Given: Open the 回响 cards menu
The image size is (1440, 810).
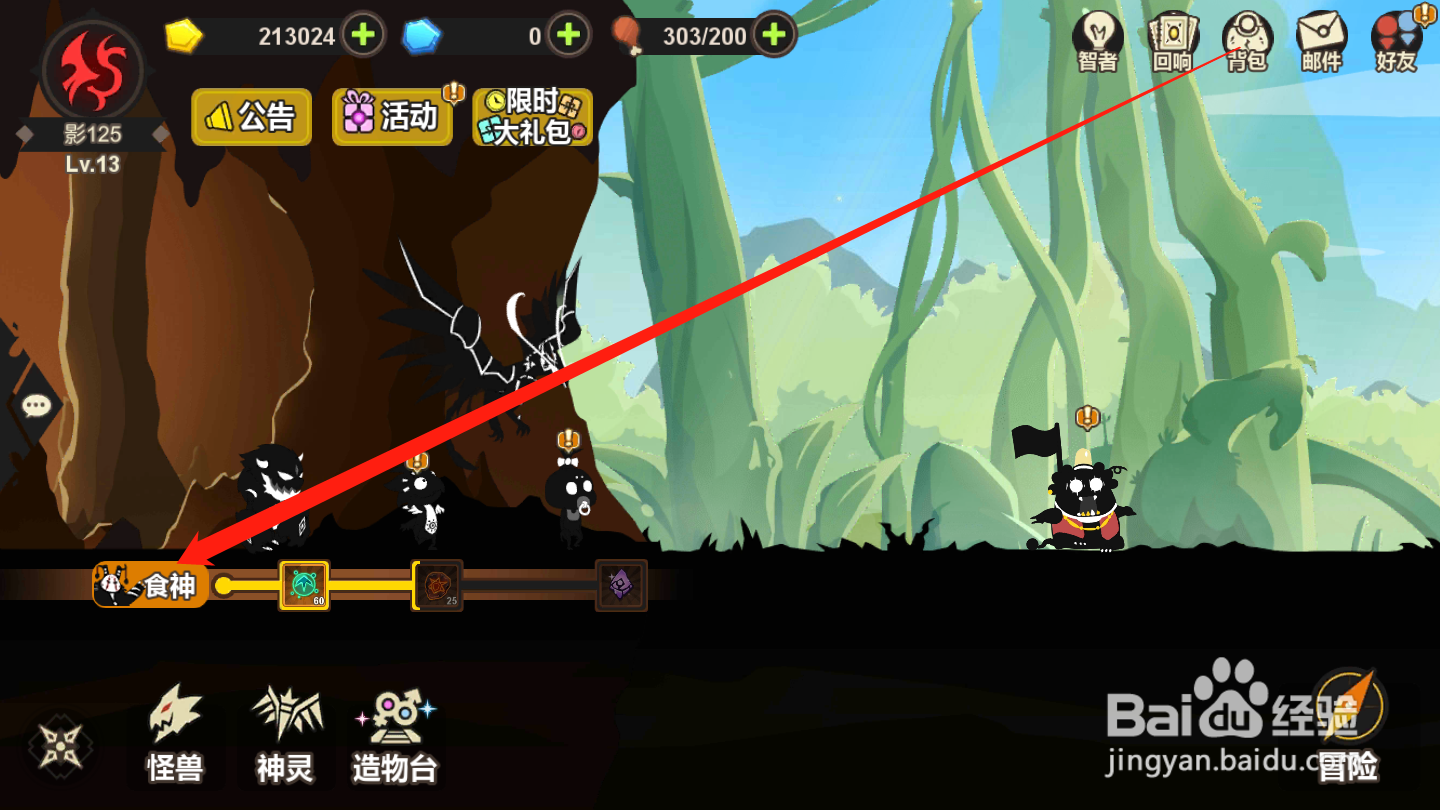Looking at the screenshot, I should pos(1172,42).
